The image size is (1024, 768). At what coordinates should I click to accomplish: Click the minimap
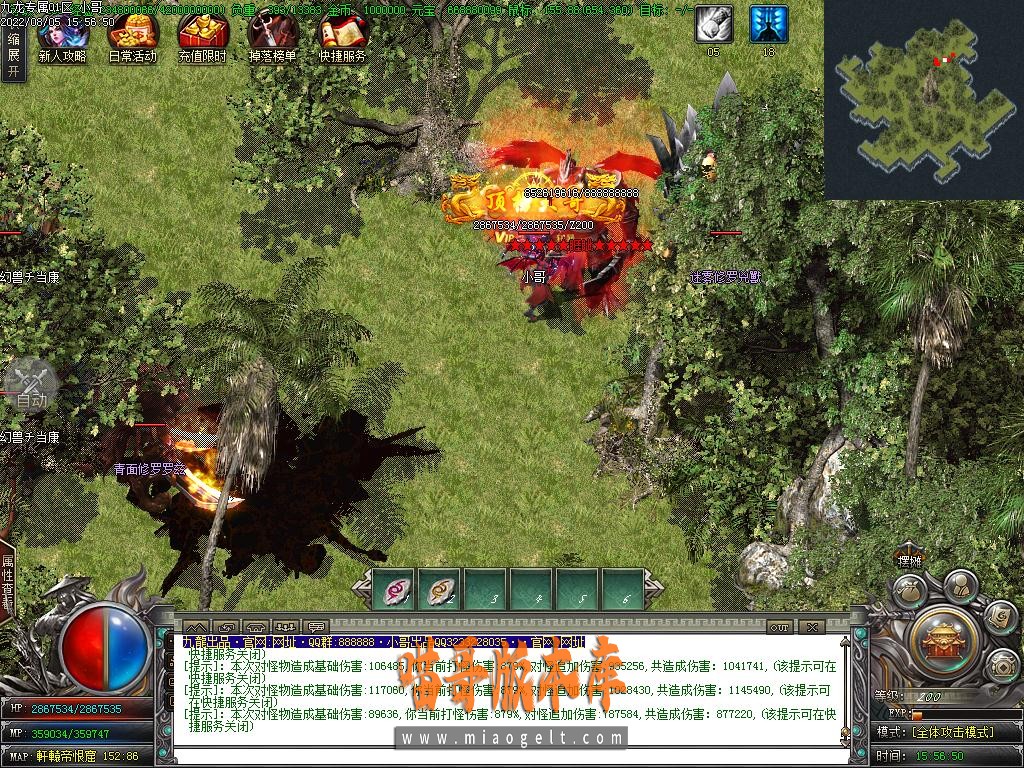coord(924,98)
